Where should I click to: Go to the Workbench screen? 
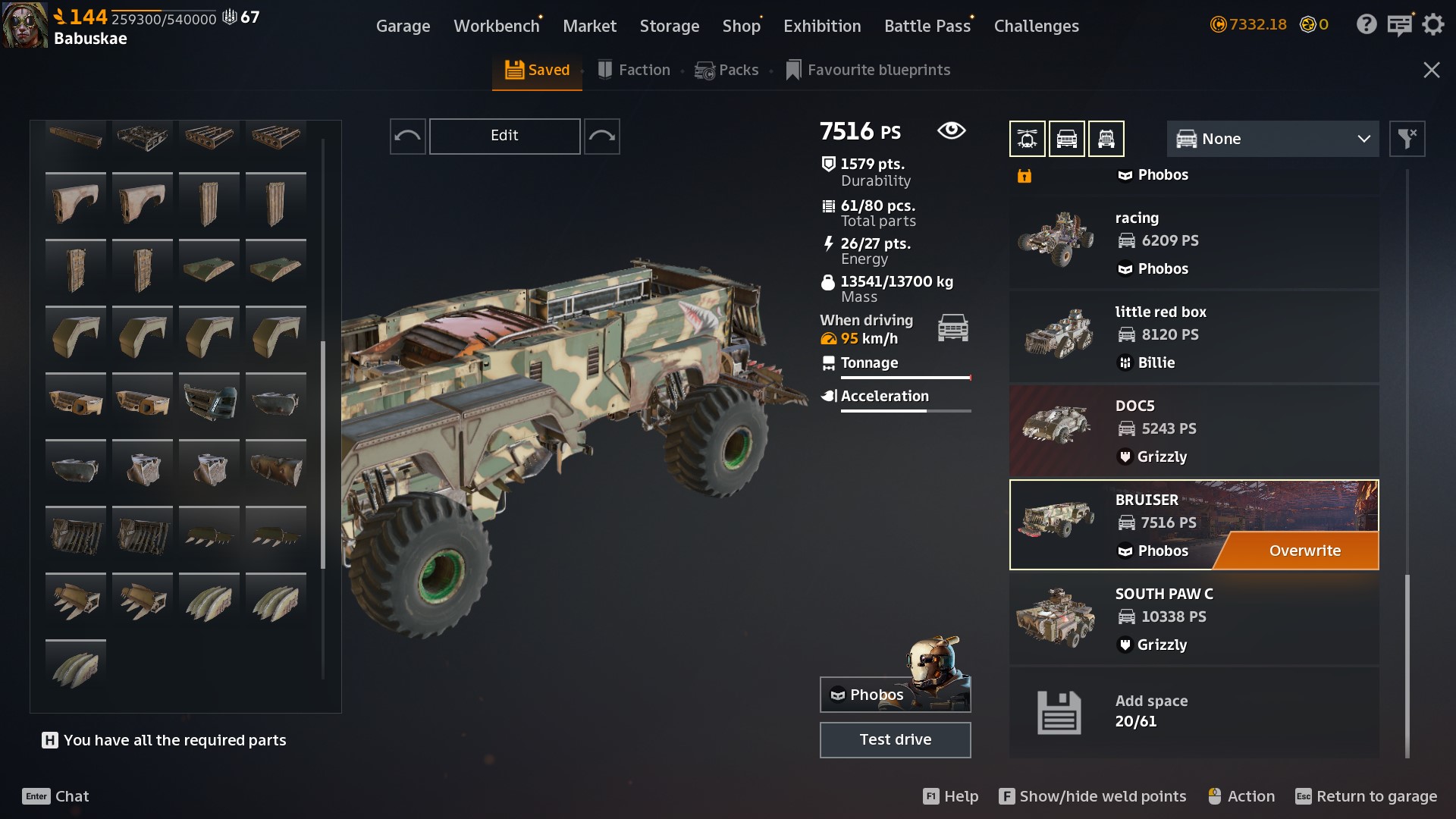pyautogui.click(x=496, y=26)
